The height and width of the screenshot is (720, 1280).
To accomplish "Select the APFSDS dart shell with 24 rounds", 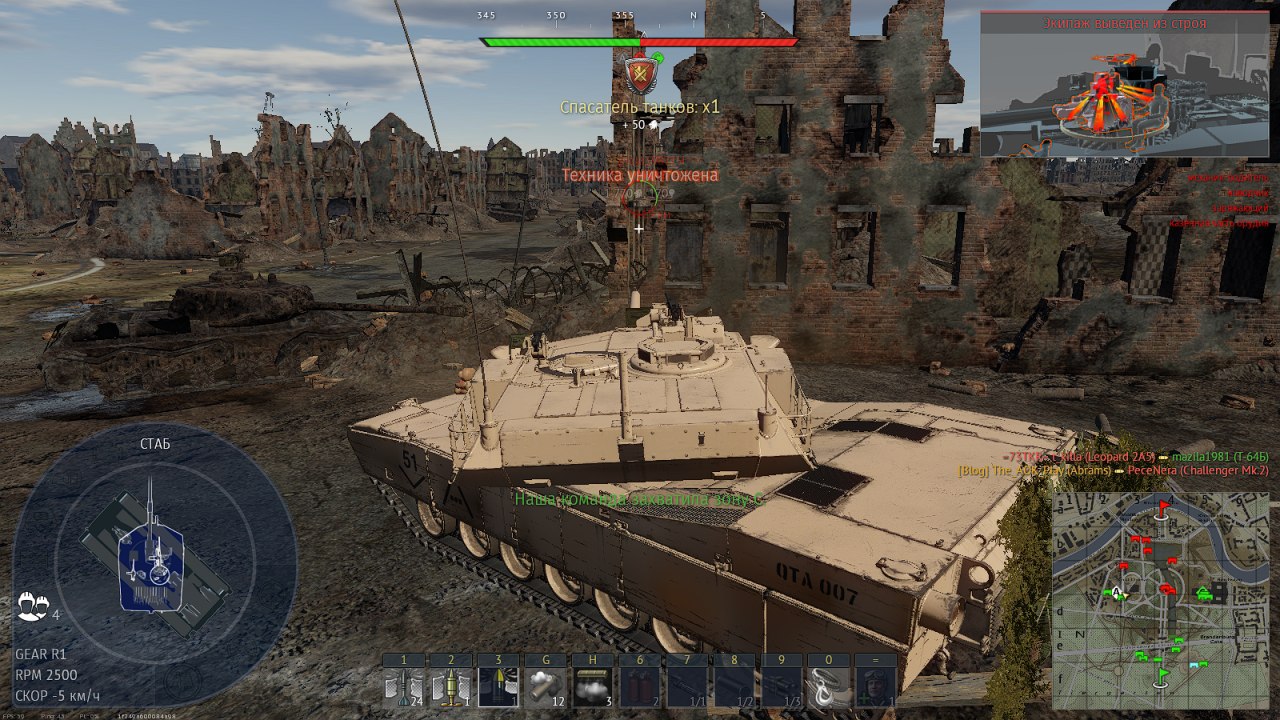I will tap(403, 688).
